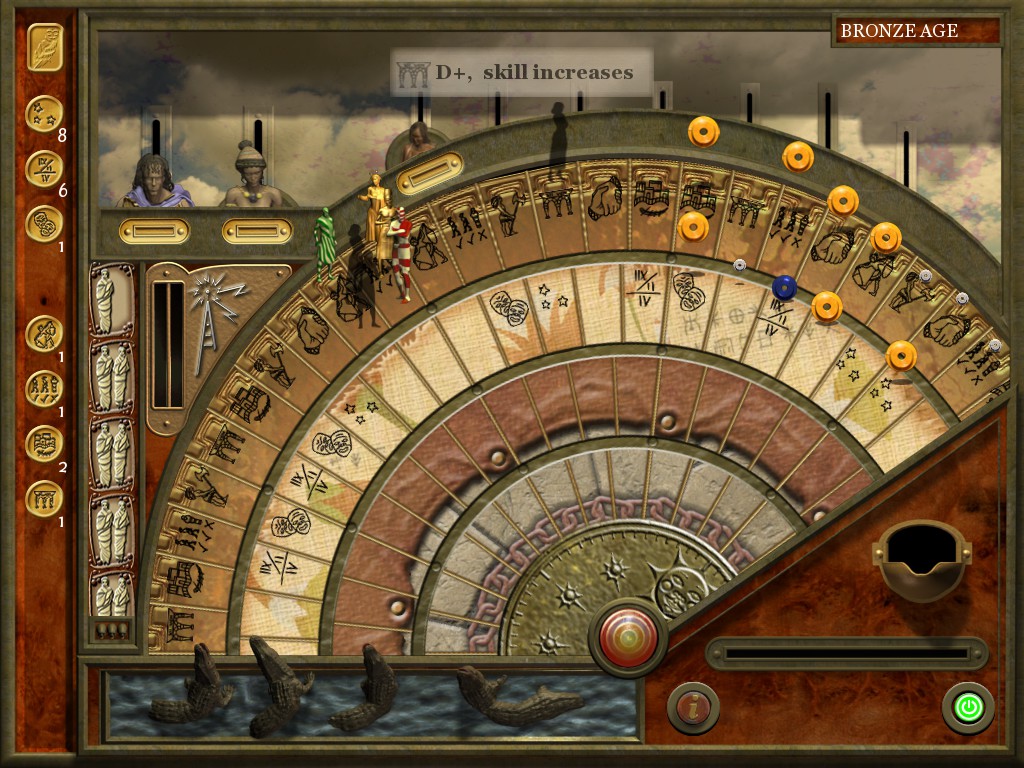Viewport: 1024px width, 768px height.
Task: Open the feather quill icon
Action: (x=44, y=46)
